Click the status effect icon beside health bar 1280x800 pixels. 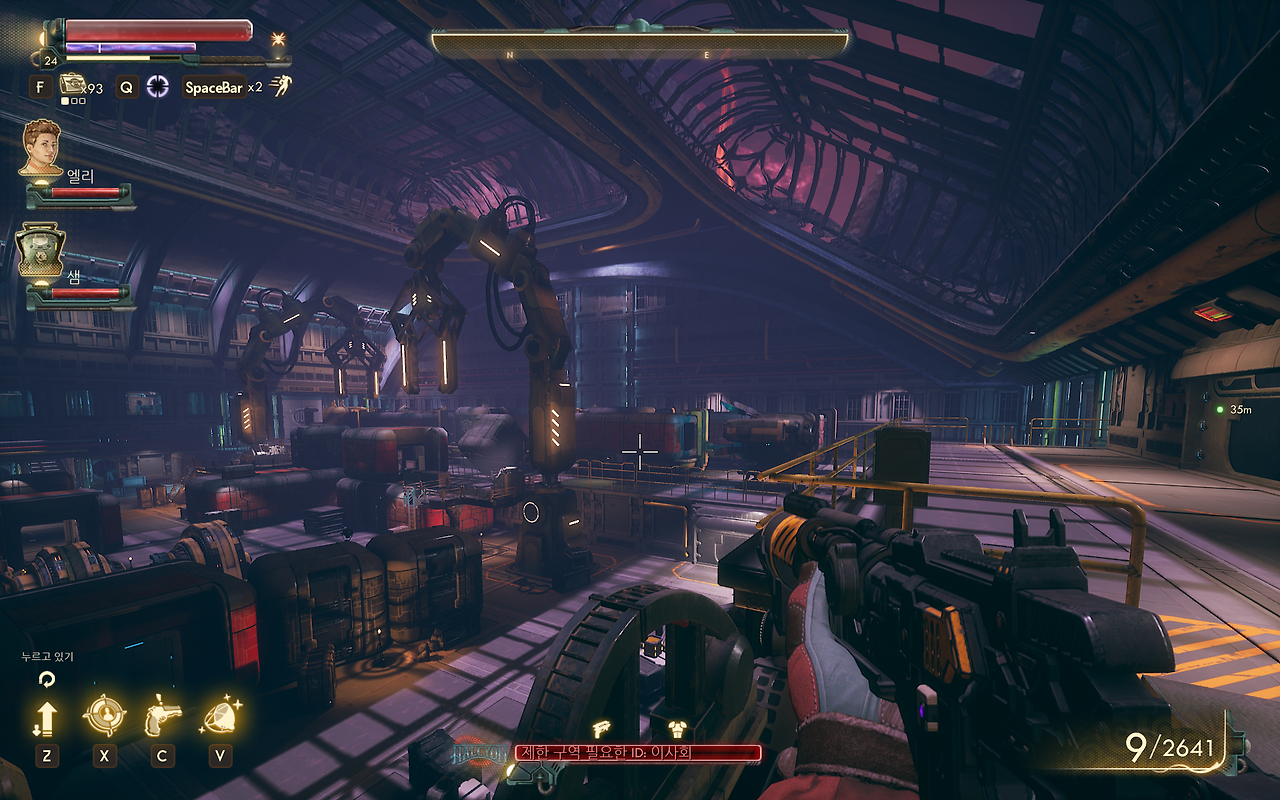pos(277,39)
